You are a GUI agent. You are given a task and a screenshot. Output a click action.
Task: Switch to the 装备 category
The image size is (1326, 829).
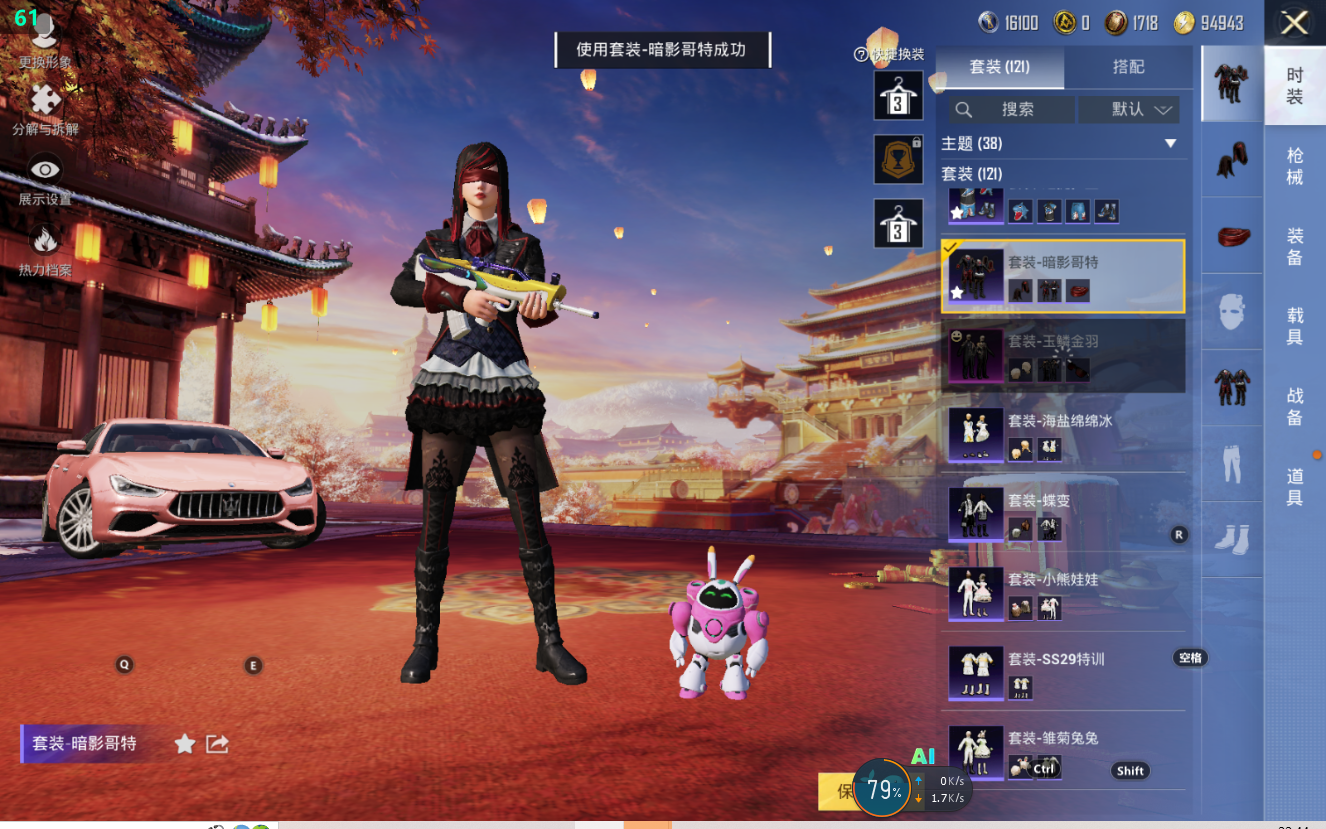tap(1294, 247)
